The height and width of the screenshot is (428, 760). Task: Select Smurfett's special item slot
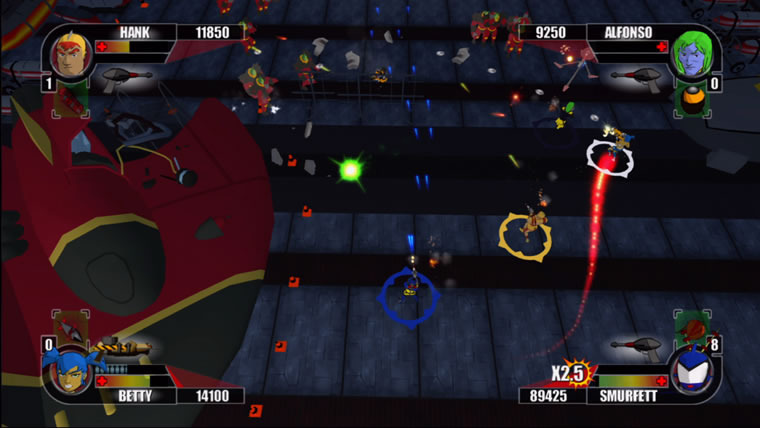pos(692,326)
